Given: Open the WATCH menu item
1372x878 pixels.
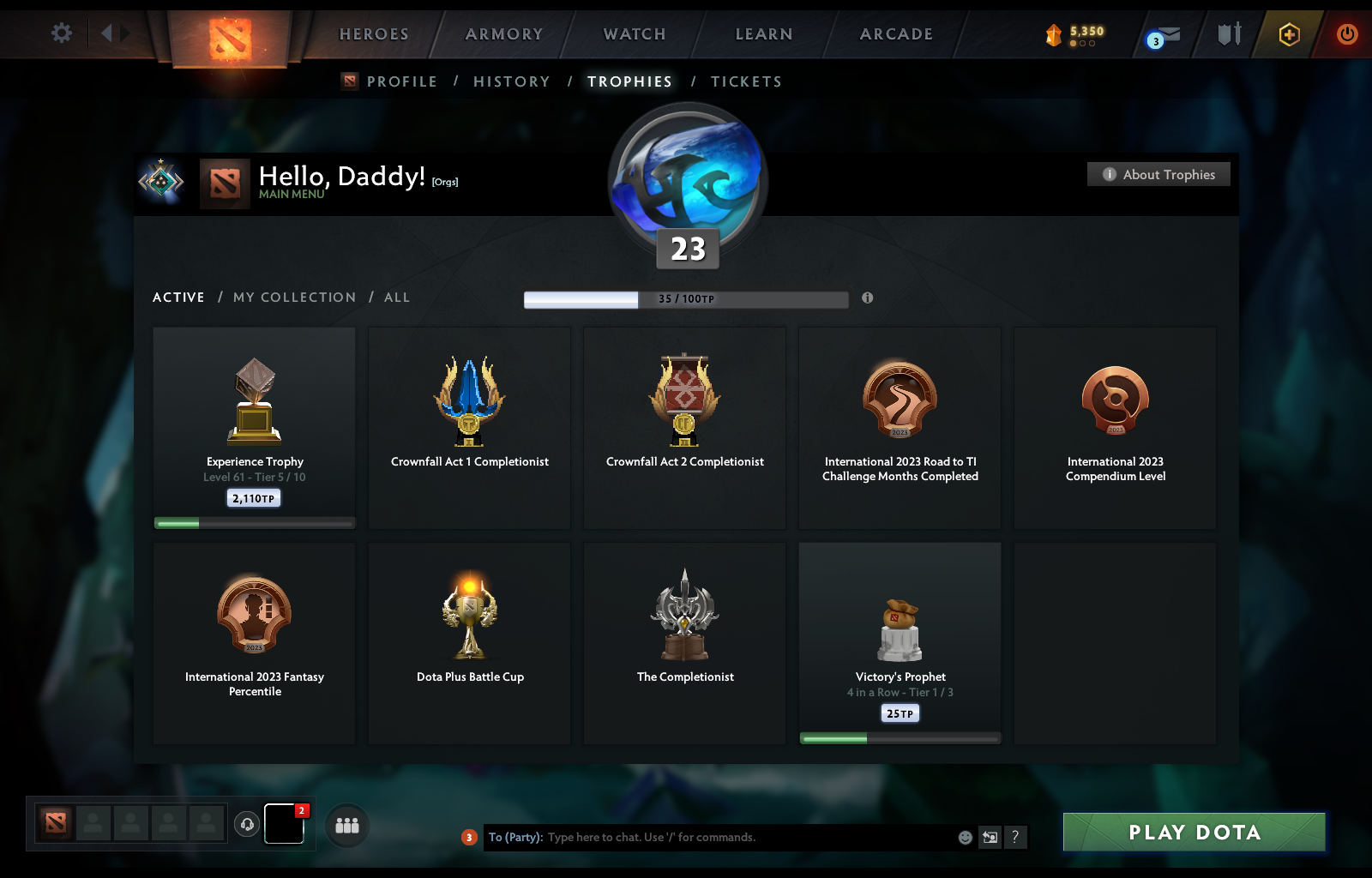Looking at the screenshot, I should (x=634, y=34).
